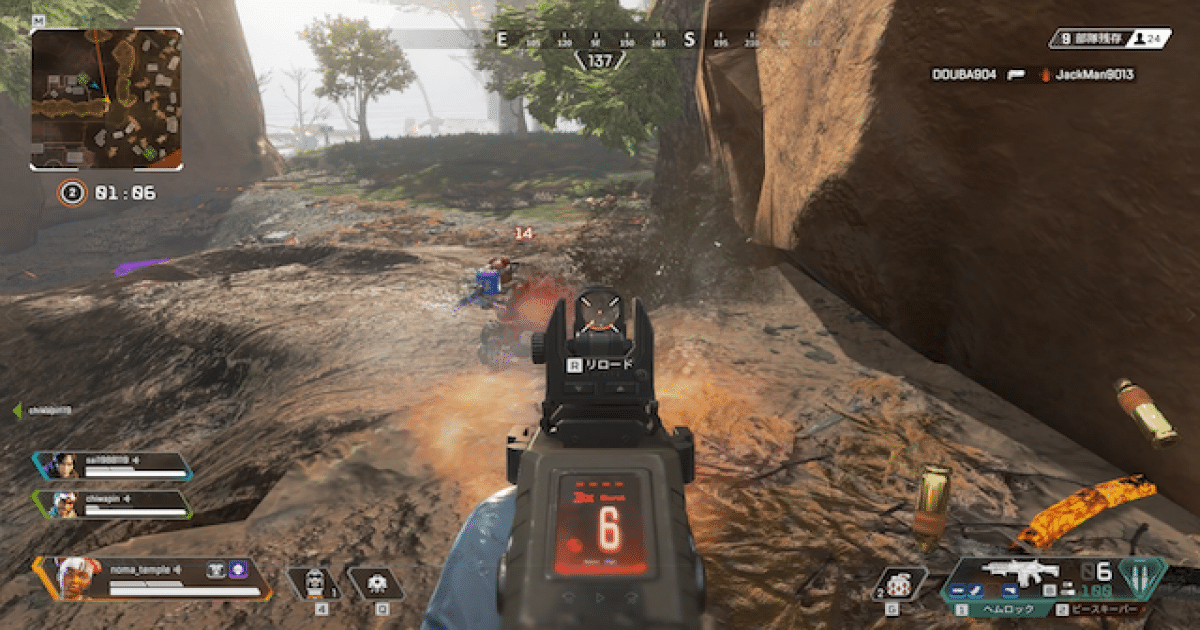Click your own noma_temple player panel

click(x=150, y=578)
